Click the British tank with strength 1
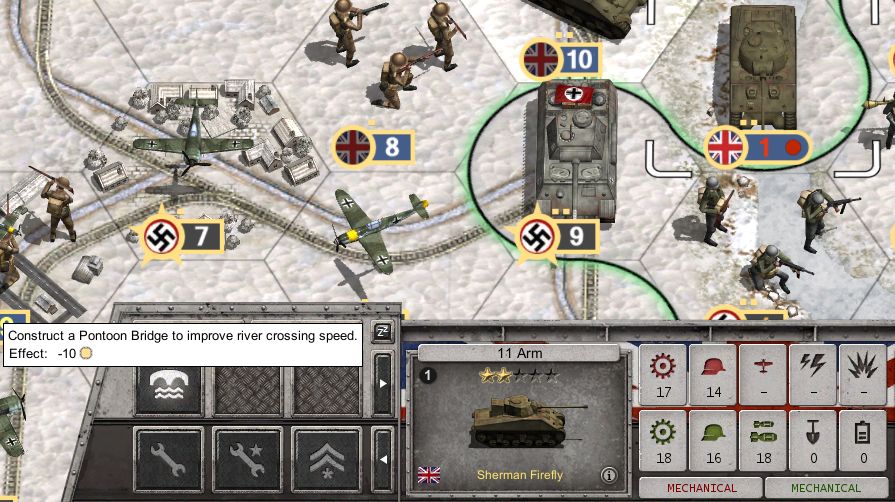This screenshot has width=895, height=502. point(762,65)
